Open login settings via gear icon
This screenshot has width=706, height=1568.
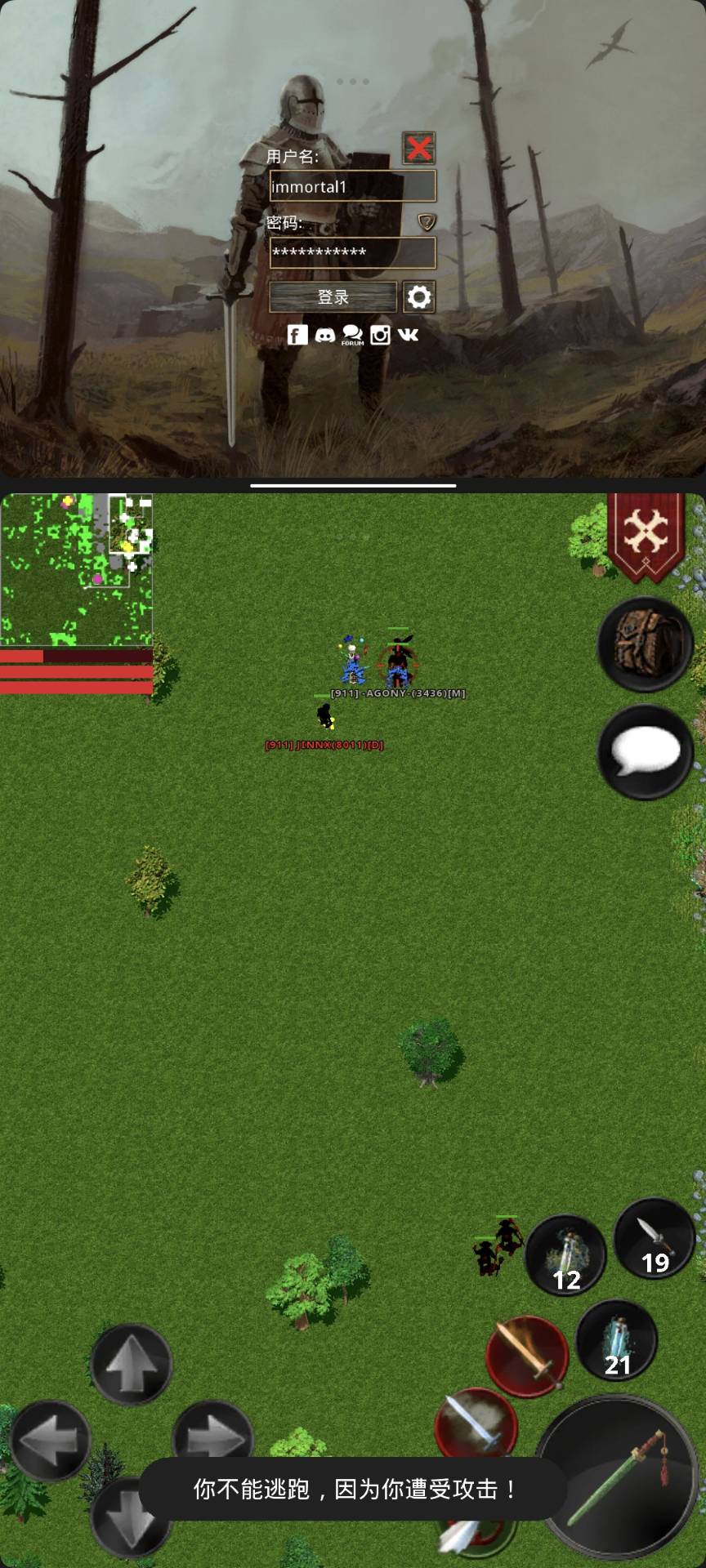click(419, 297)
